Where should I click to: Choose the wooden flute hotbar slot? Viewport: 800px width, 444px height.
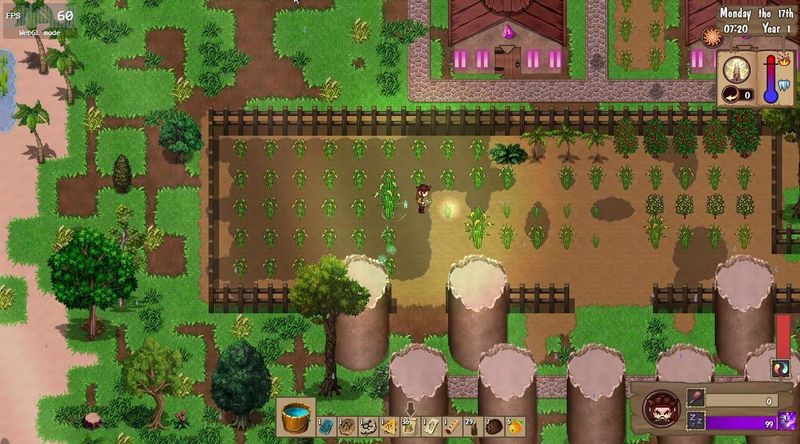[451, 427]
